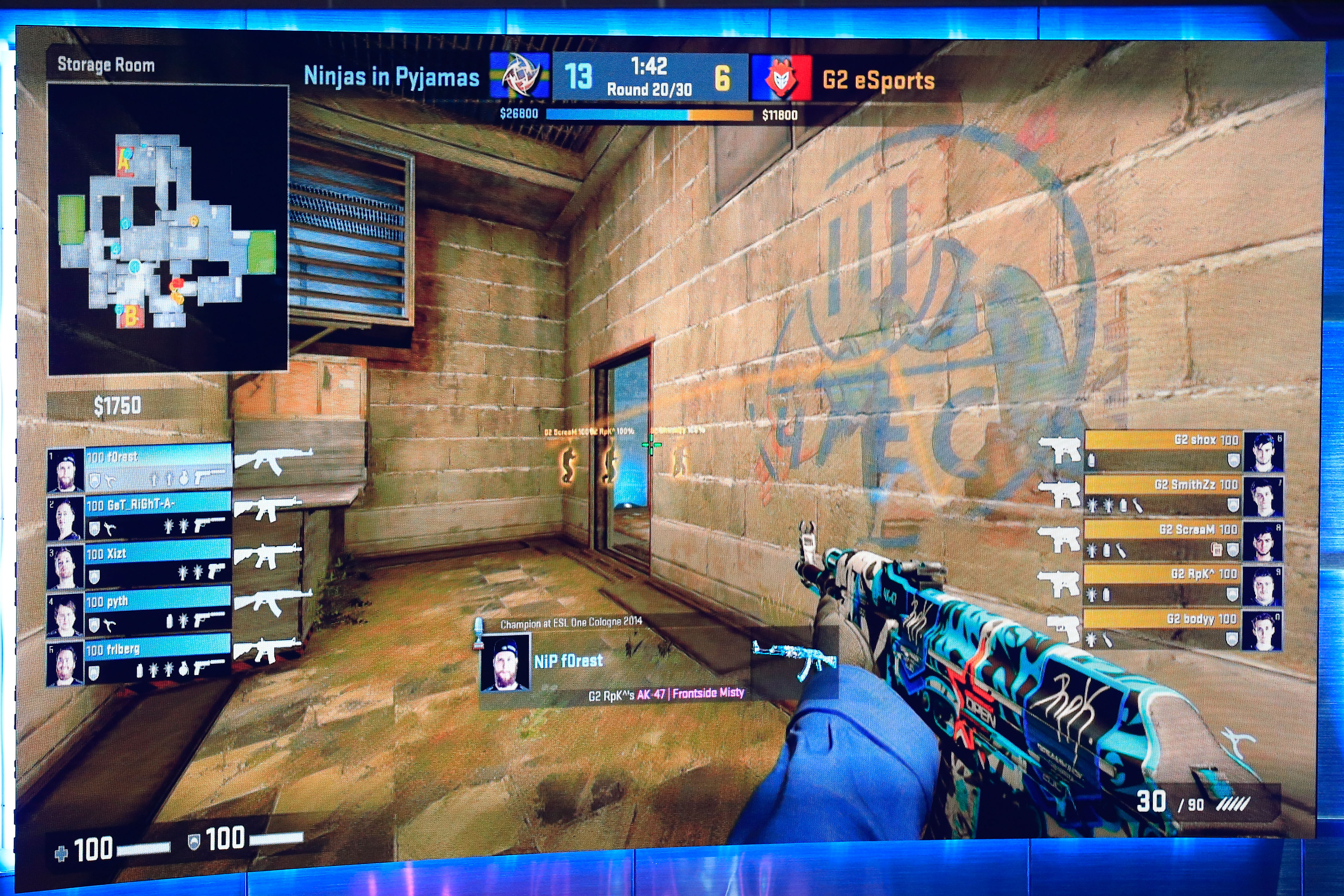Click ScreaM's defuse kit icon
This screenshot has height=896, width=1344.
[x=1217, y=549]
